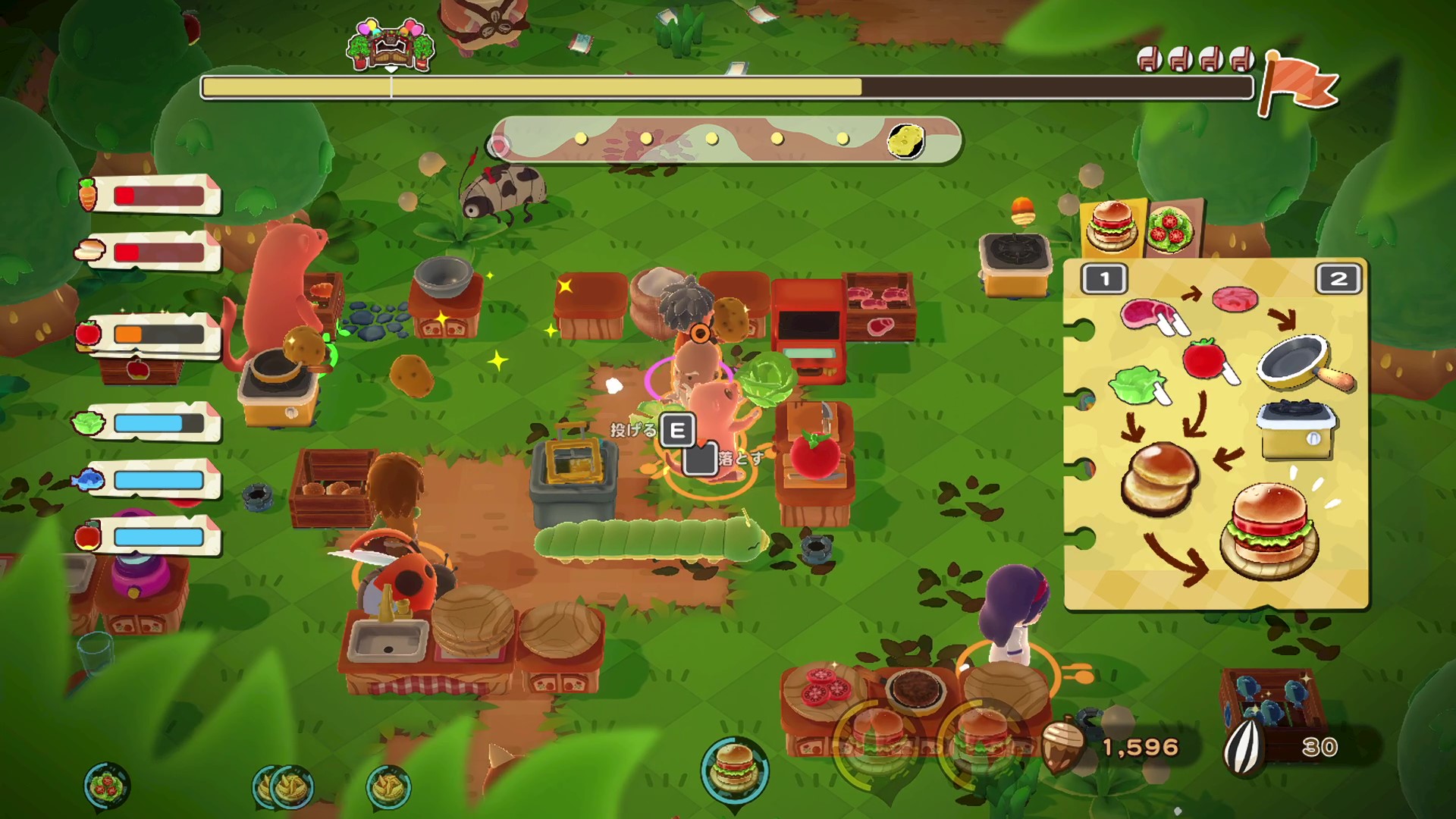Click the sunflower seed counter icon

coord(1244,747)
